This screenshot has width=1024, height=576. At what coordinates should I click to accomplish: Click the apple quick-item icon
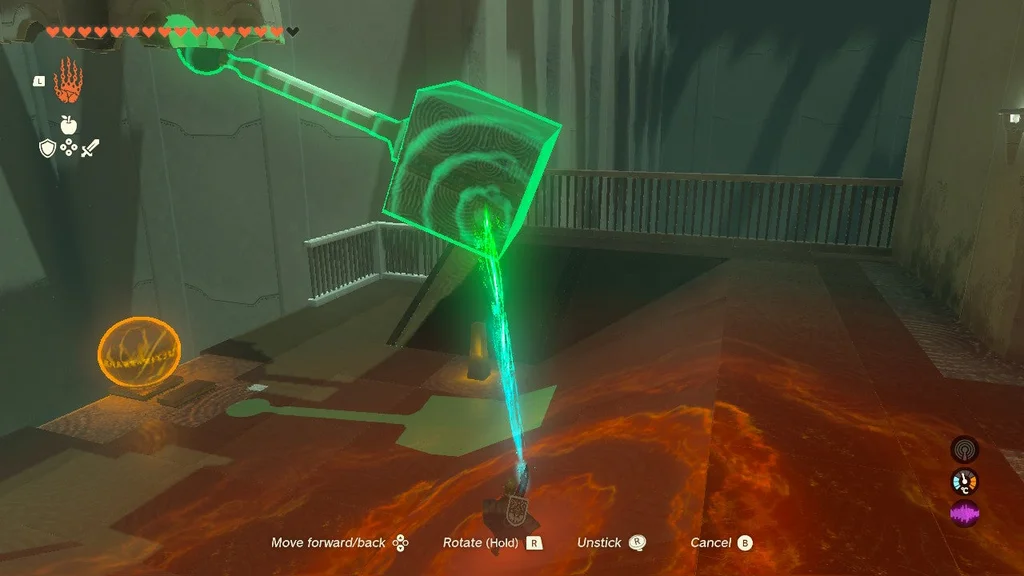click(x=68, y=124)
